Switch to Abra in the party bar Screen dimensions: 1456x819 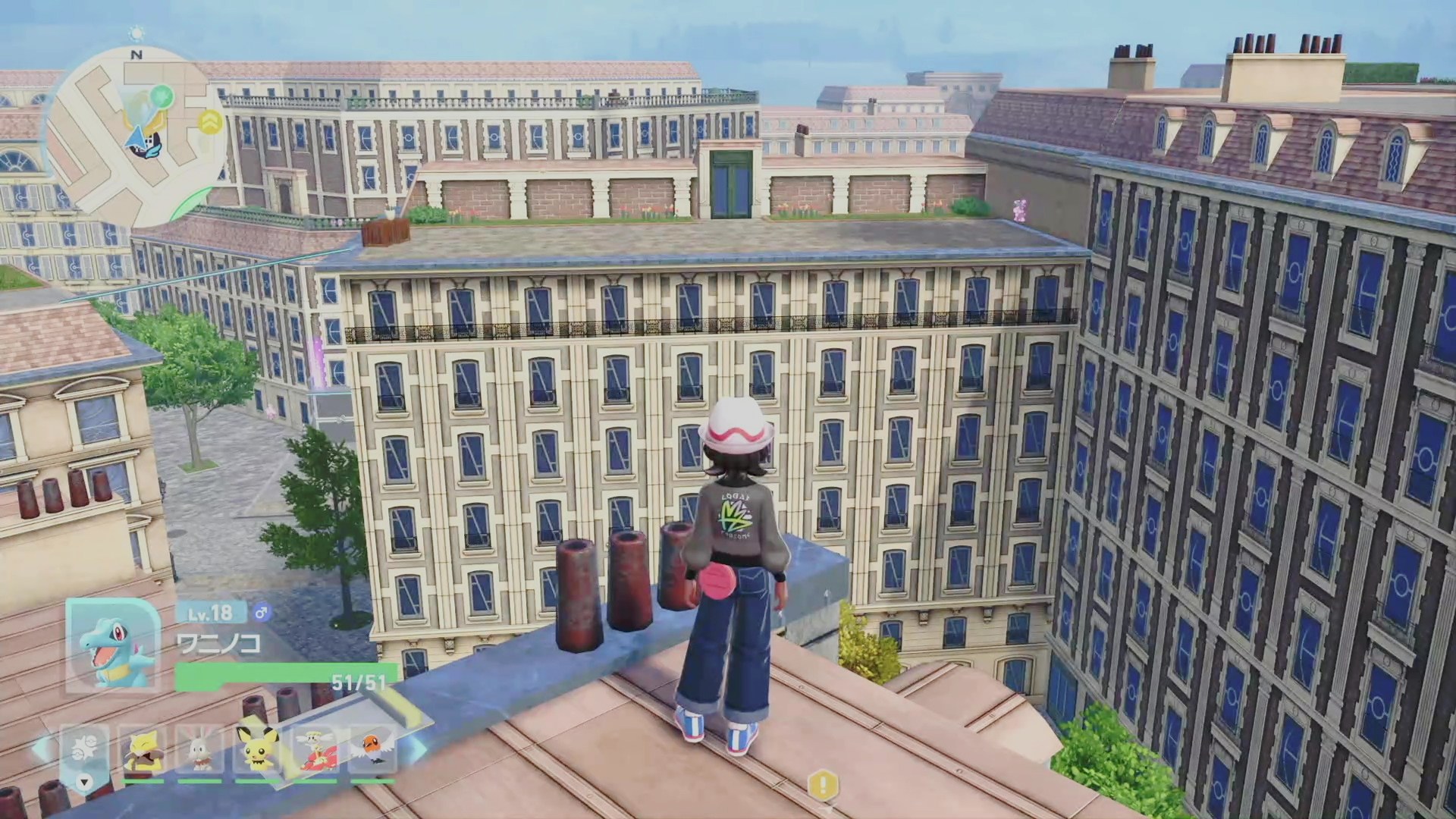click(x=143, y=751)
